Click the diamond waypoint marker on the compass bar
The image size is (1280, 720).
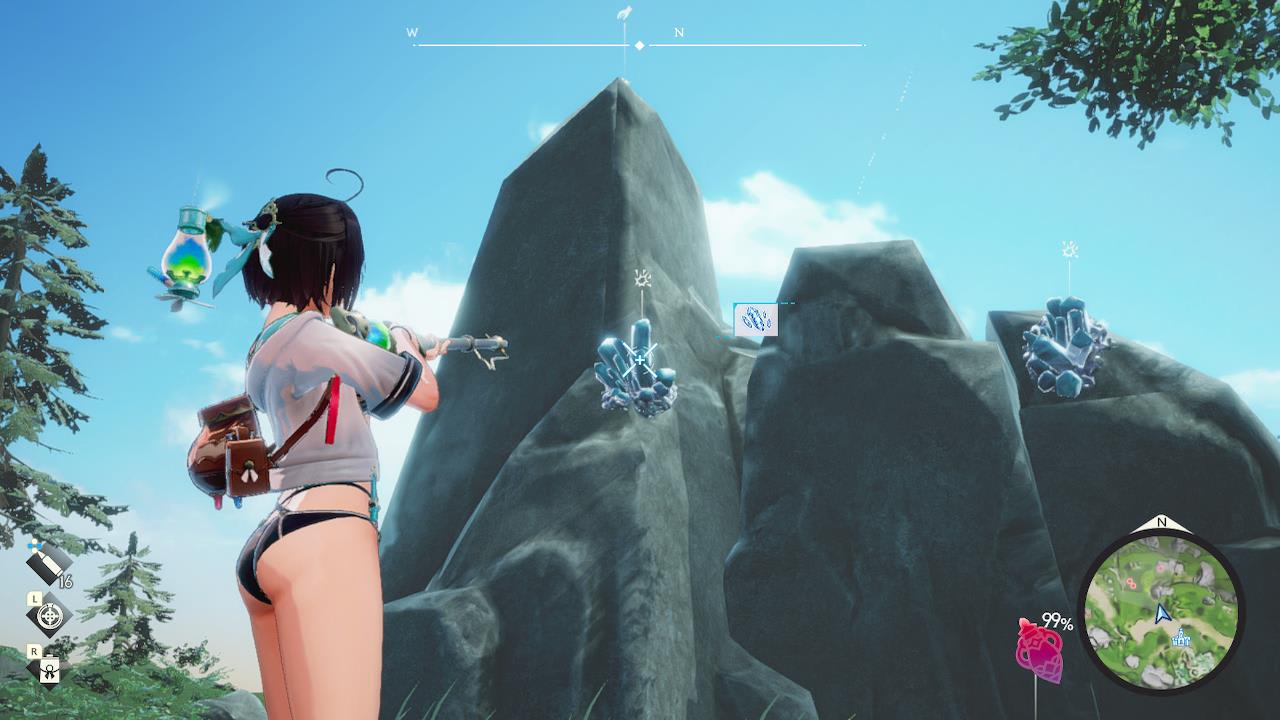click(637, 44)
